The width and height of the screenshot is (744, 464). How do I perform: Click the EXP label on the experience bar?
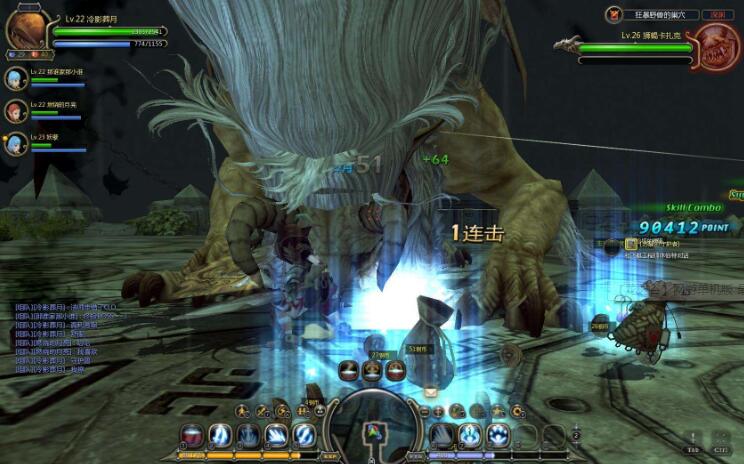329,456
